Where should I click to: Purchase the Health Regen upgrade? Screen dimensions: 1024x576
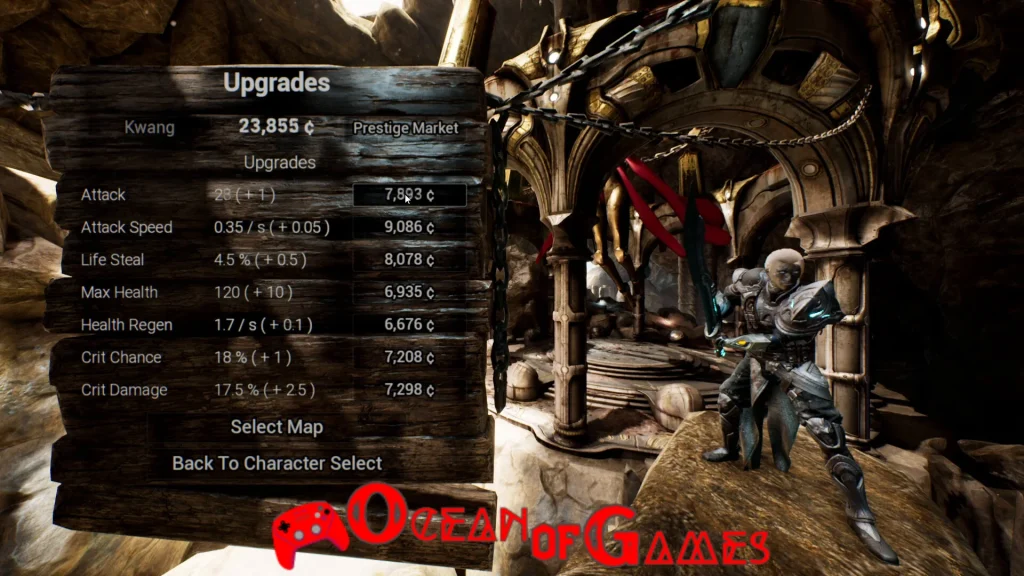coord(410,325)
